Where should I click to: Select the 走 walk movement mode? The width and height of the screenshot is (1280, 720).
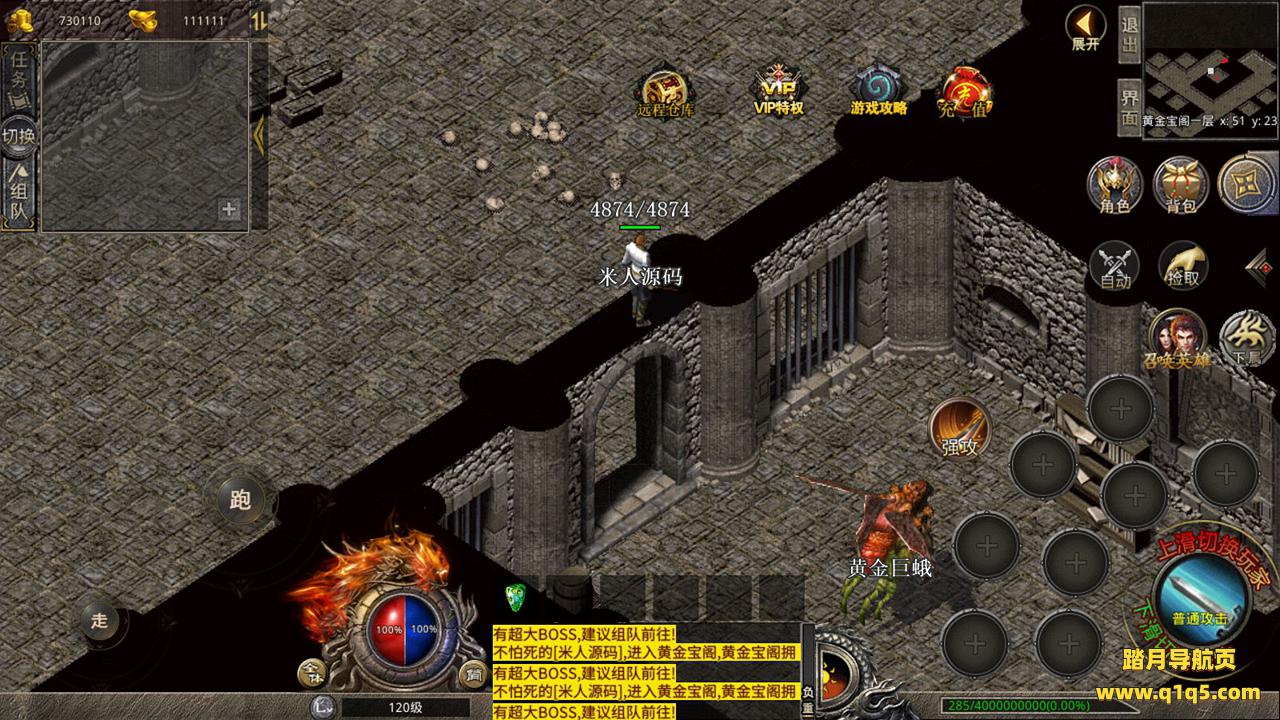[99, 620]
